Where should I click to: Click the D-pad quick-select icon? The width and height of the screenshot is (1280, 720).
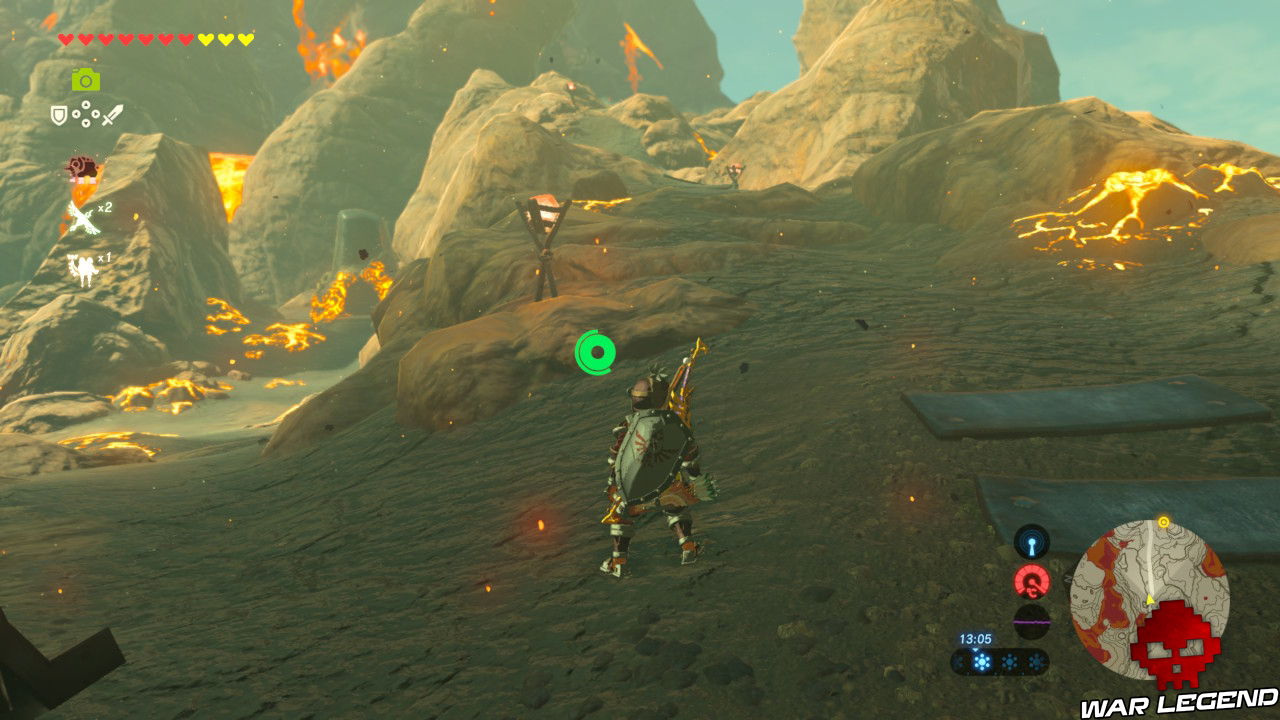pos(86,114)
